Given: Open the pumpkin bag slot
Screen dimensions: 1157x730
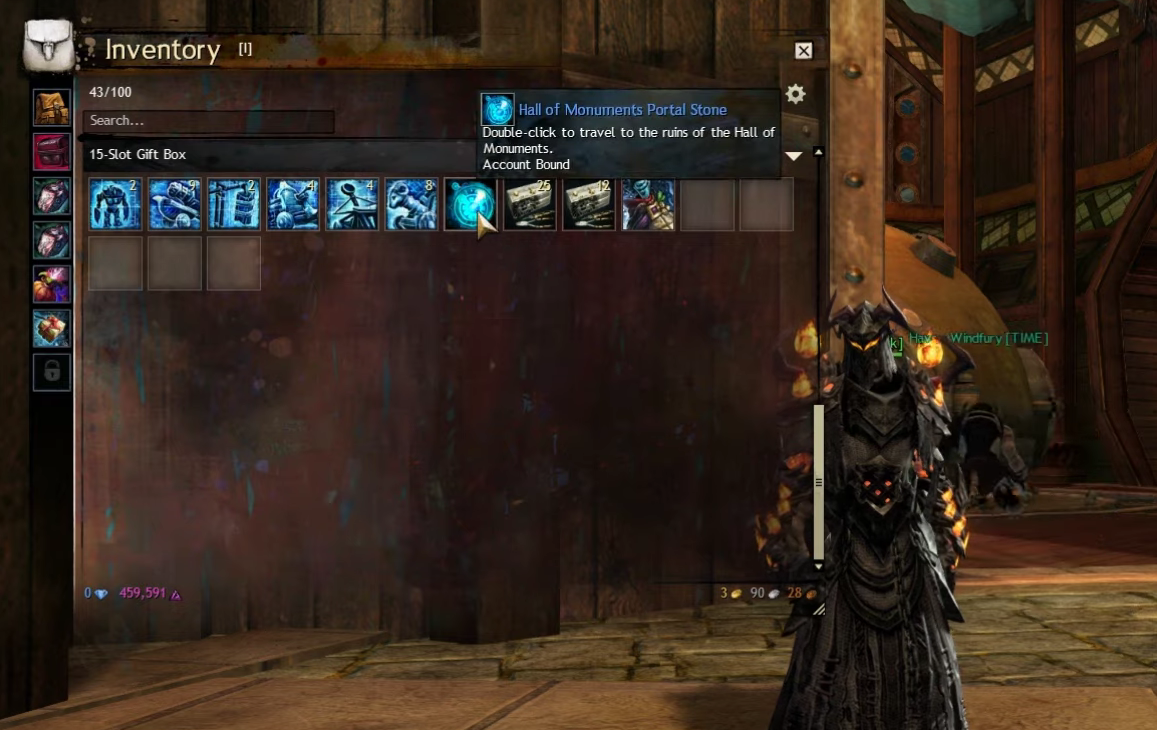Looking at the screenshot, I should (52, 284).
